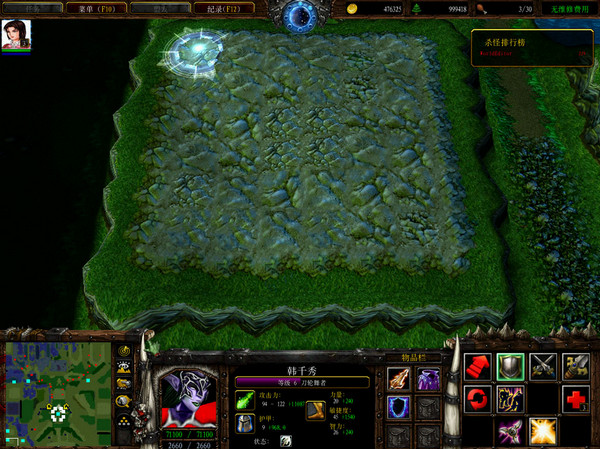Select the blue shield amulet inventory item
This screenshot has width=600, height=449.
point(399,407)
